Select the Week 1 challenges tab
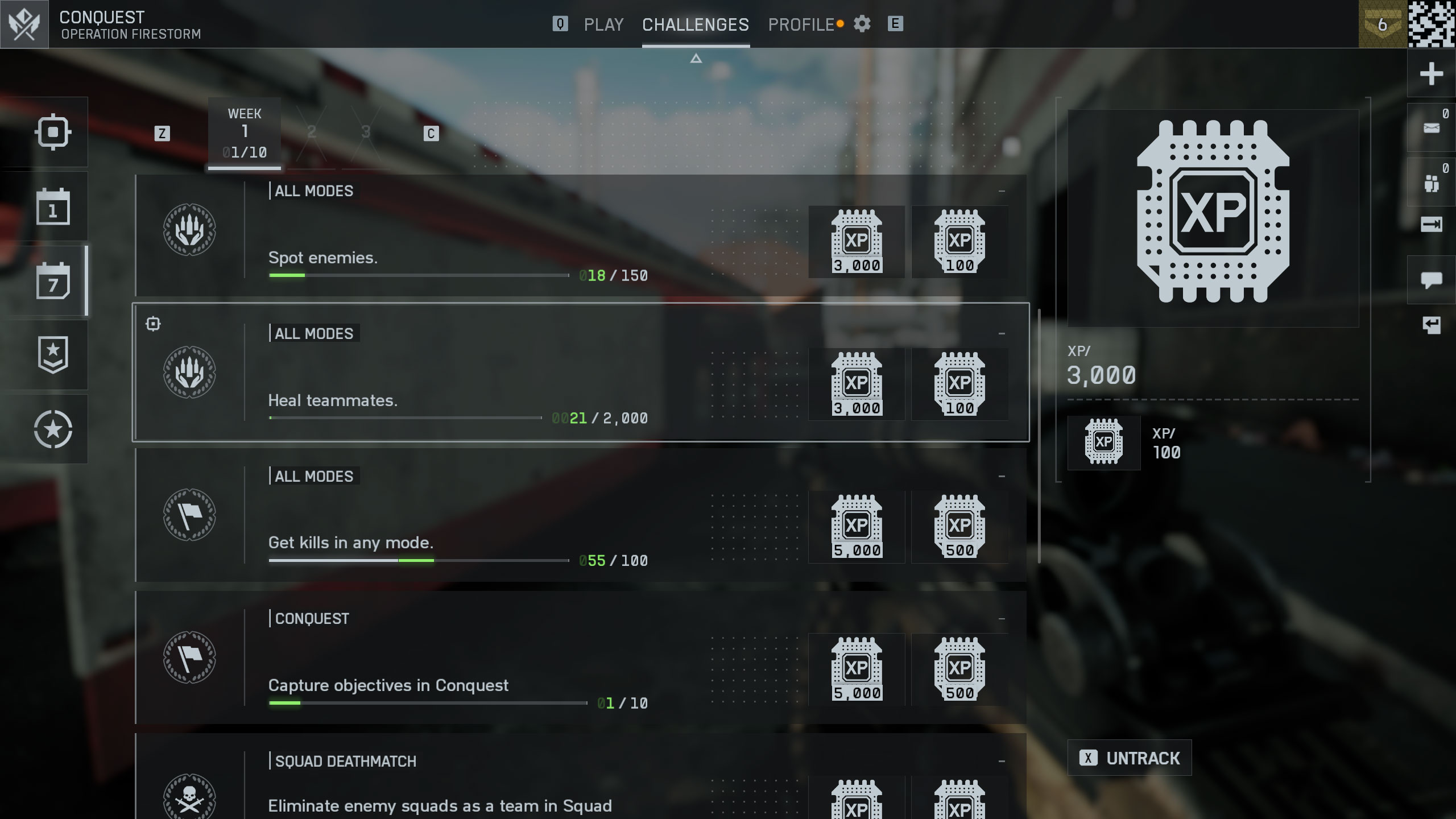Screen dimensions: 1456x819 tap(245, 133)
